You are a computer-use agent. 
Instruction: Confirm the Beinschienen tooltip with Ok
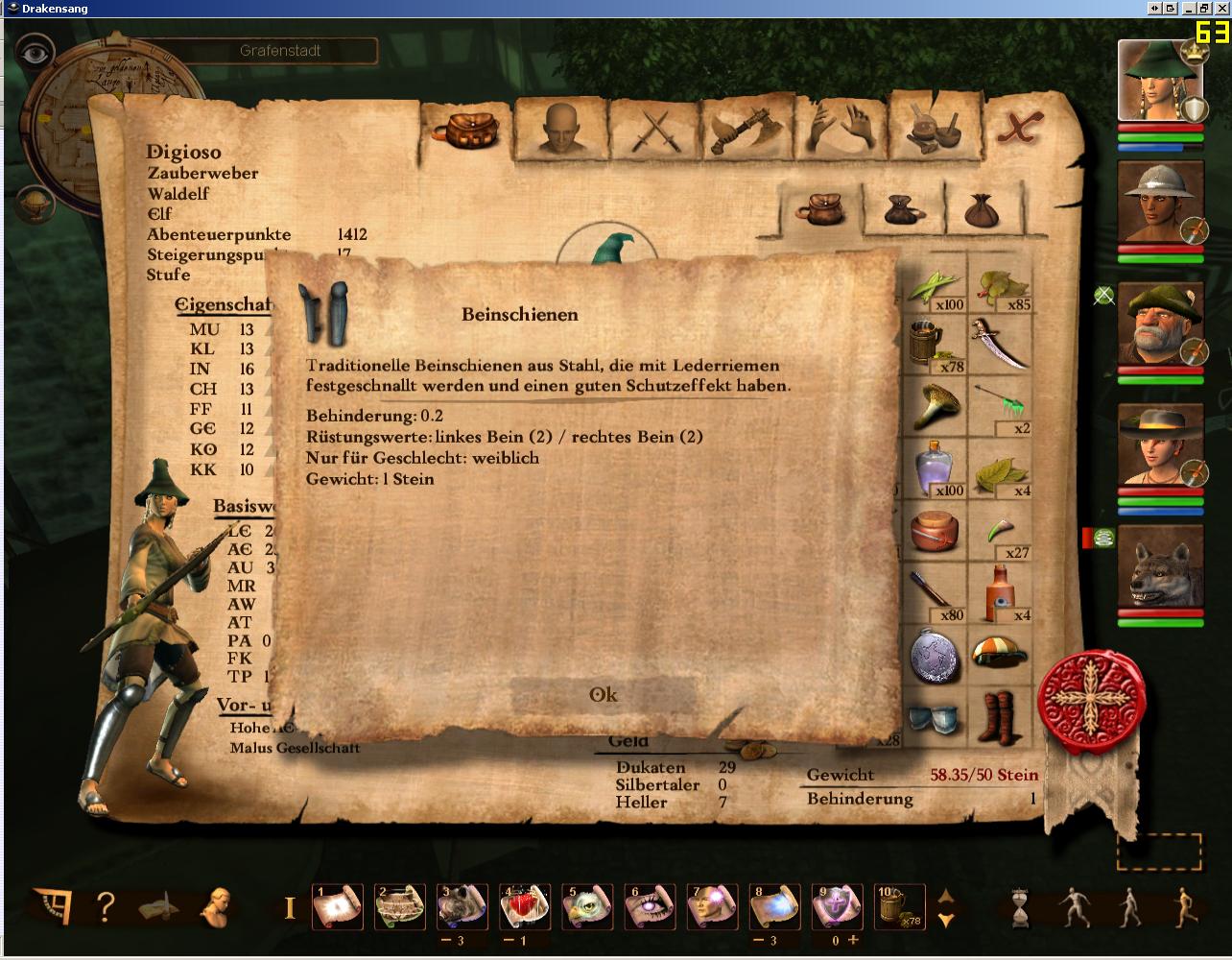tap(604, 695)
